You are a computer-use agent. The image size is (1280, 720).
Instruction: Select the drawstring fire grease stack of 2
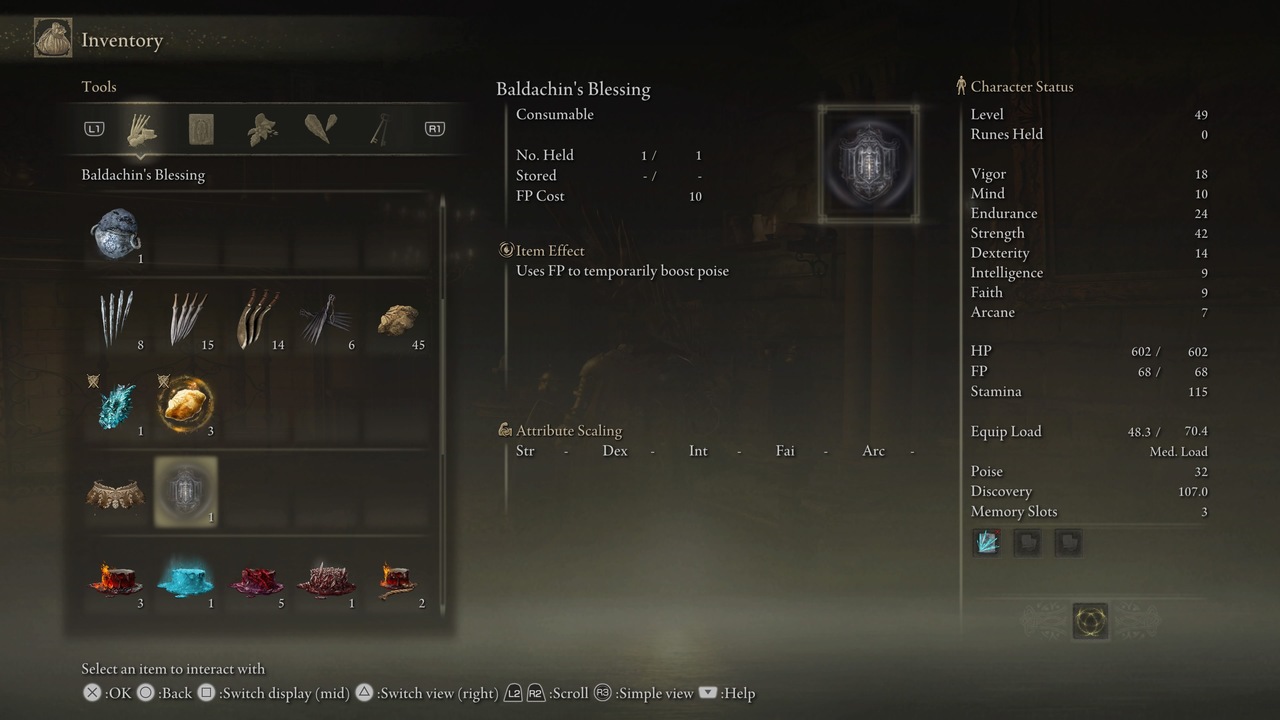tap(397, 579)
